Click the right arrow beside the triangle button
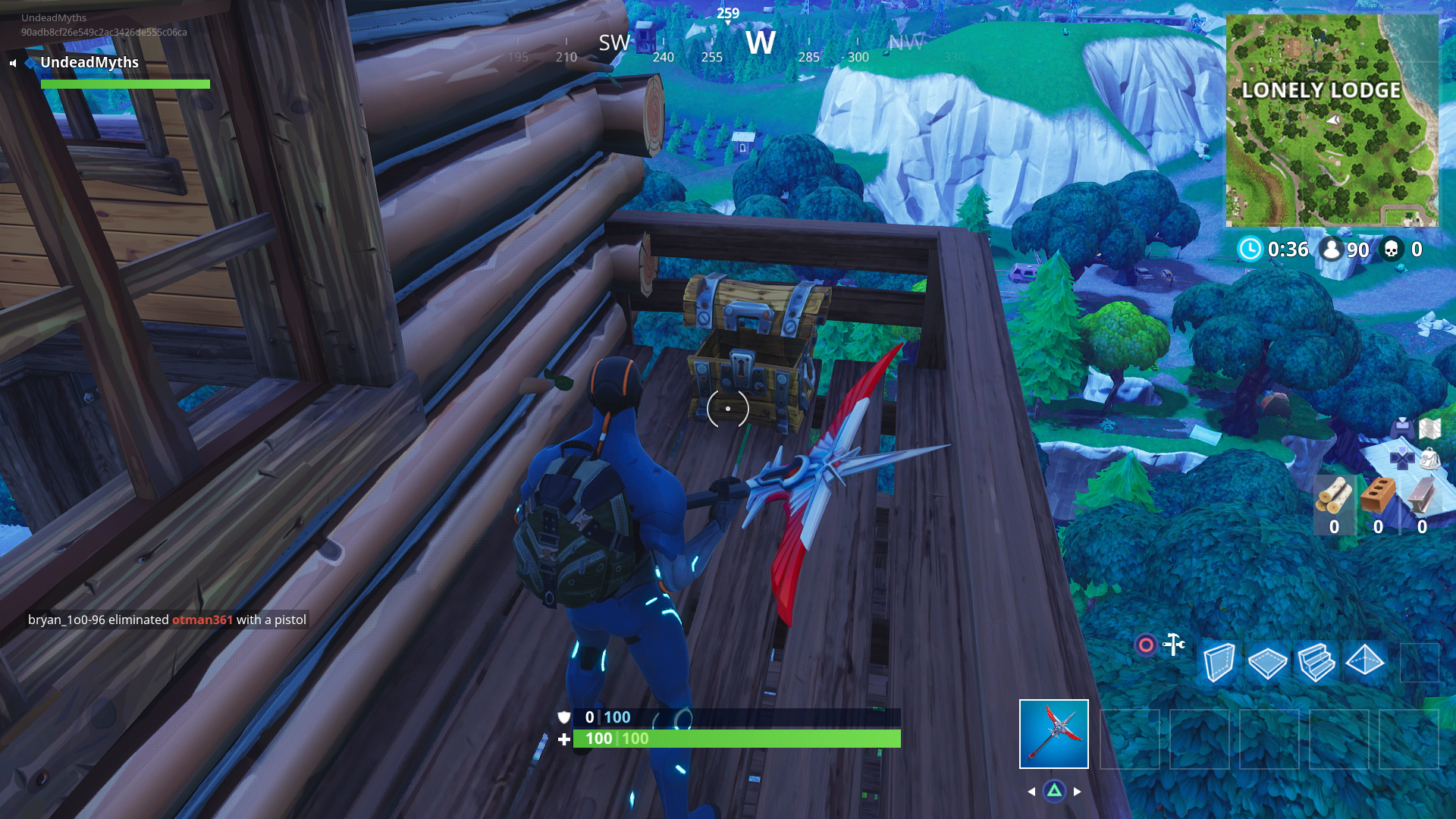The image size is (1456, 819). [1078, 790]
